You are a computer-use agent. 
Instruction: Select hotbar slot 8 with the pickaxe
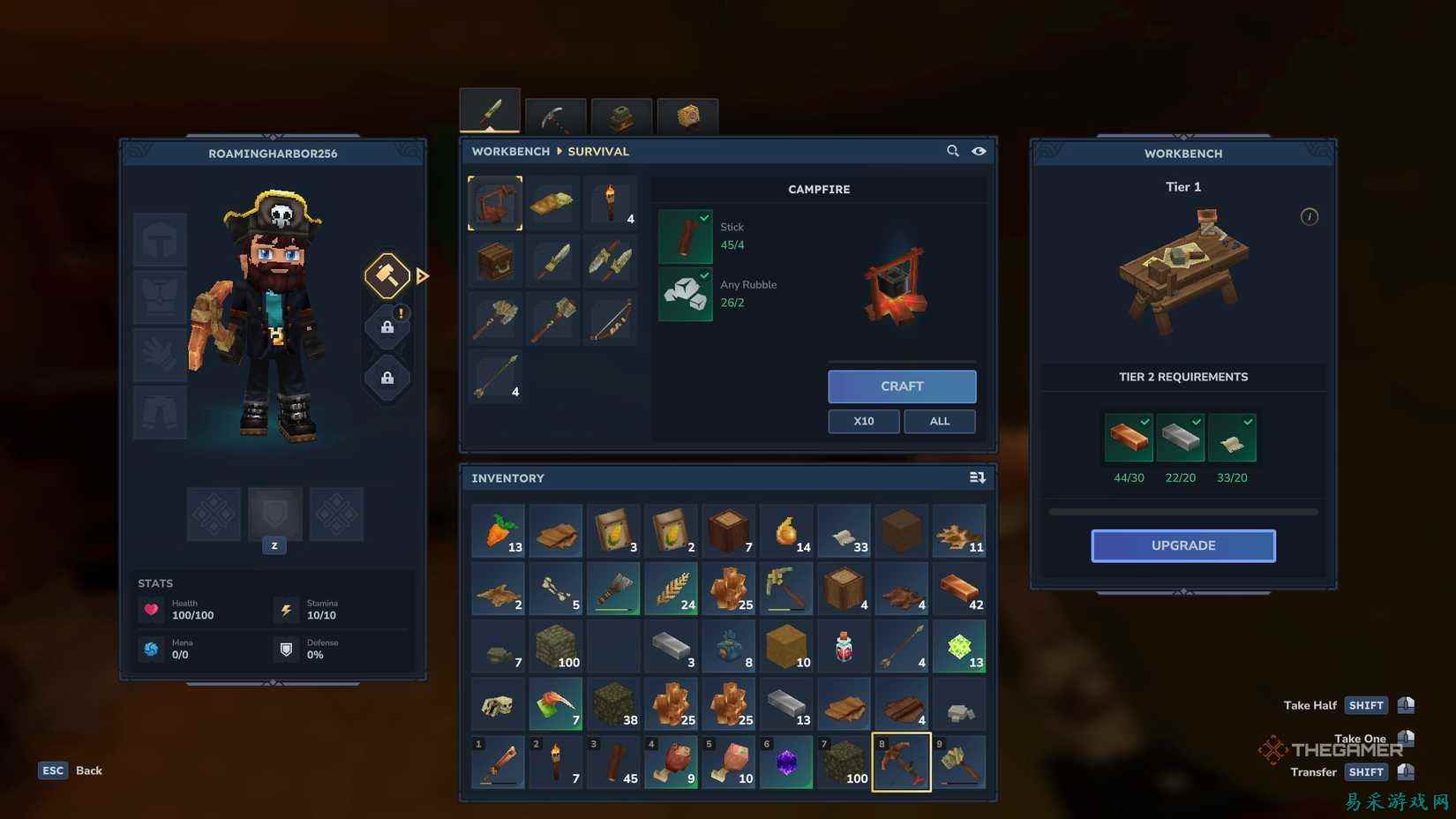[x=901, y=761]
